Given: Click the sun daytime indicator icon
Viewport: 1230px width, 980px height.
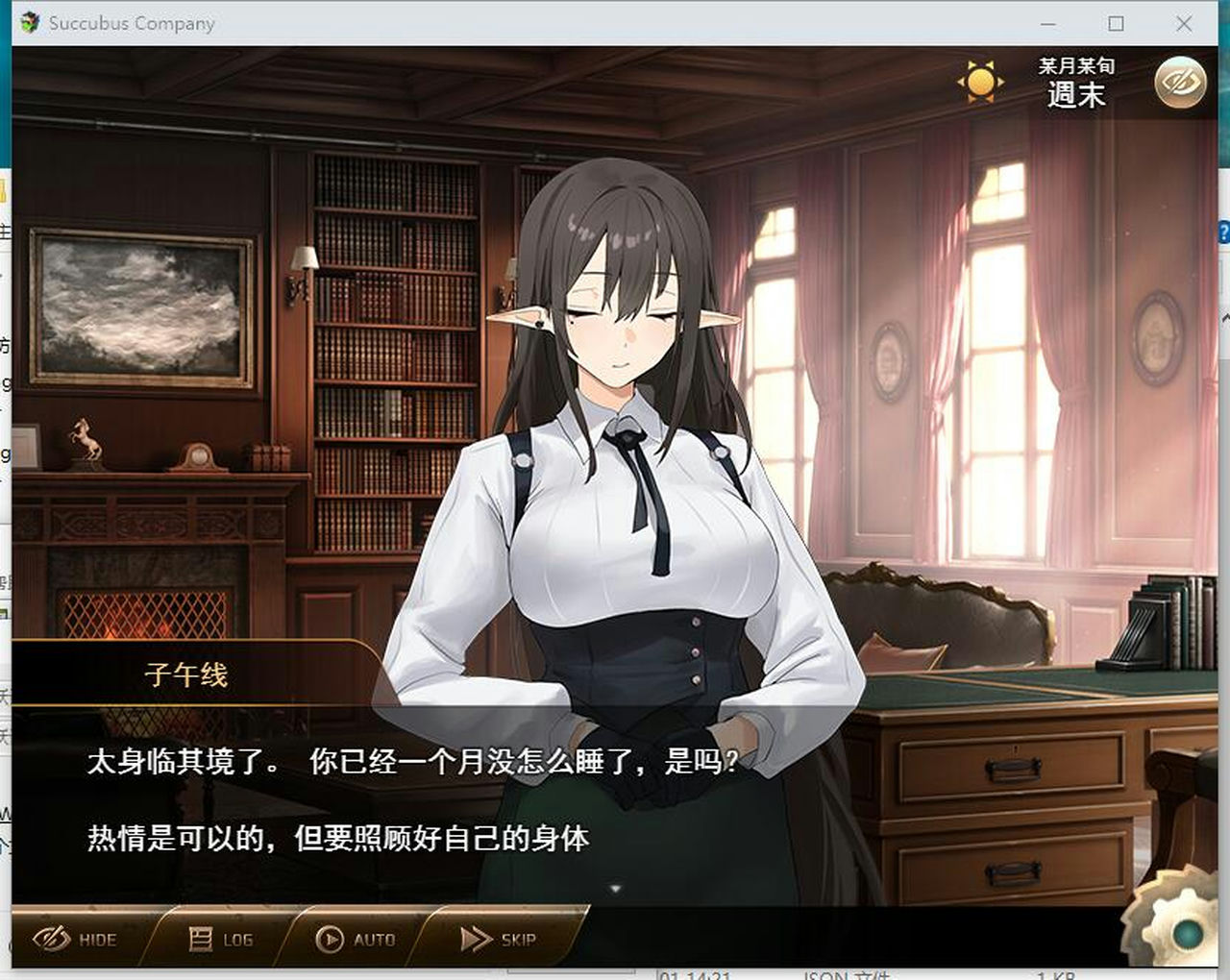Looking at the screenshot, I should pos(979,83).
